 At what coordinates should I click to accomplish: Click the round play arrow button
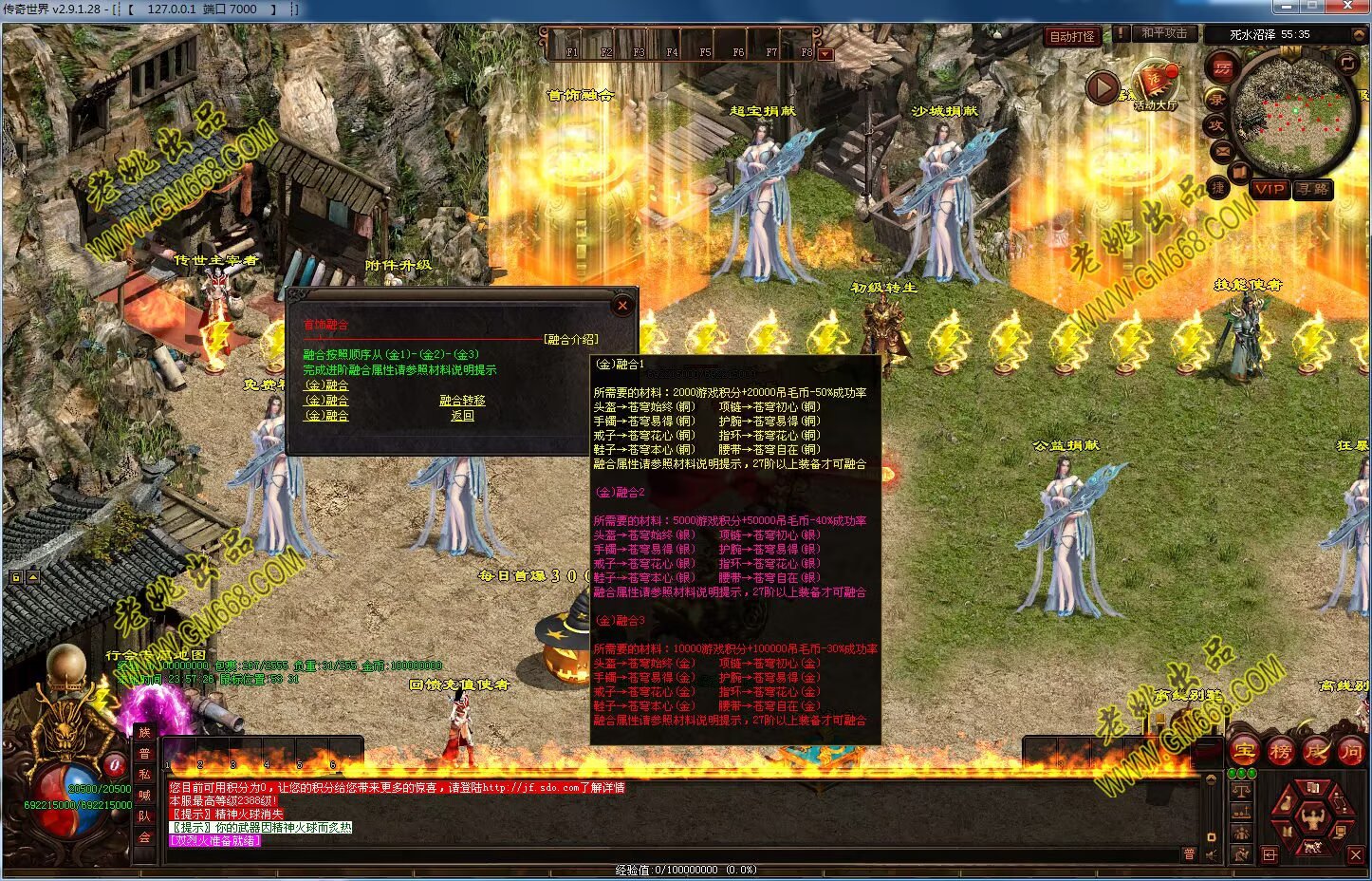pos(1103,88)
